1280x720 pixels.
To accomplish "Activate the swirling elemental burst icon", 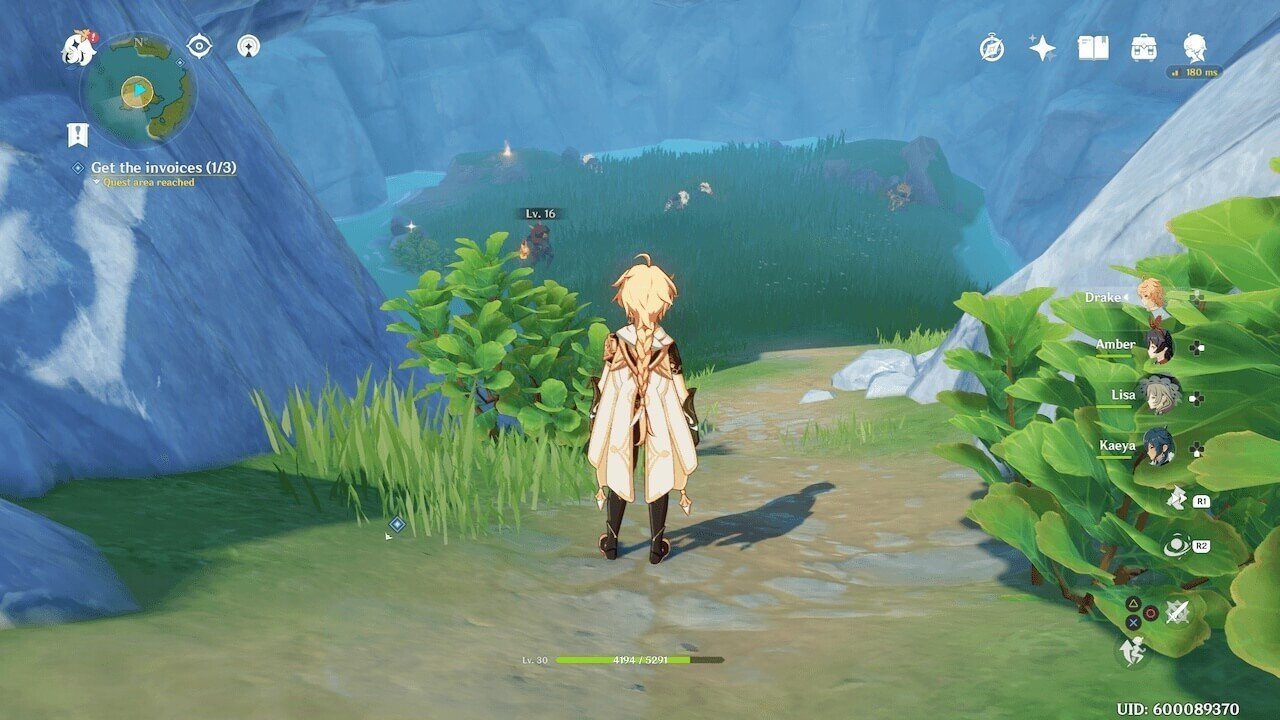I will click(1176, 546).
